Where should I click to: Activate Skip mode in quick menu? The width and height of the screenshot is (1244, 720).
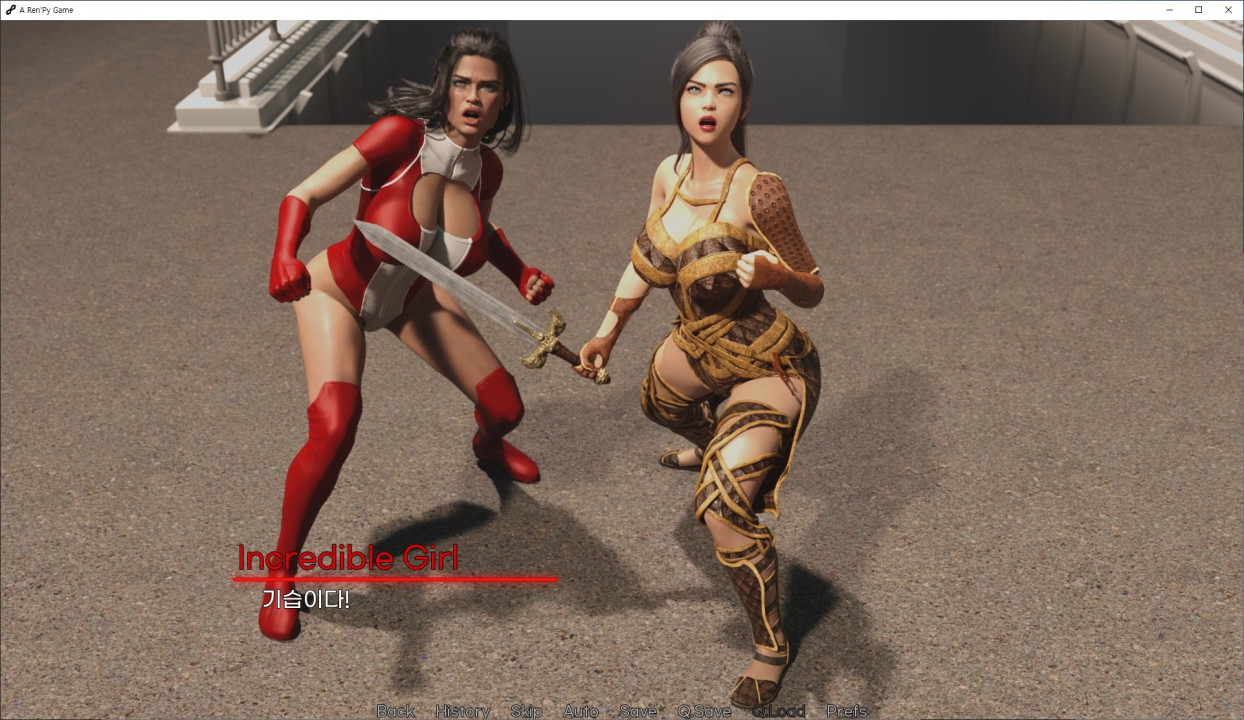[526, 711]
